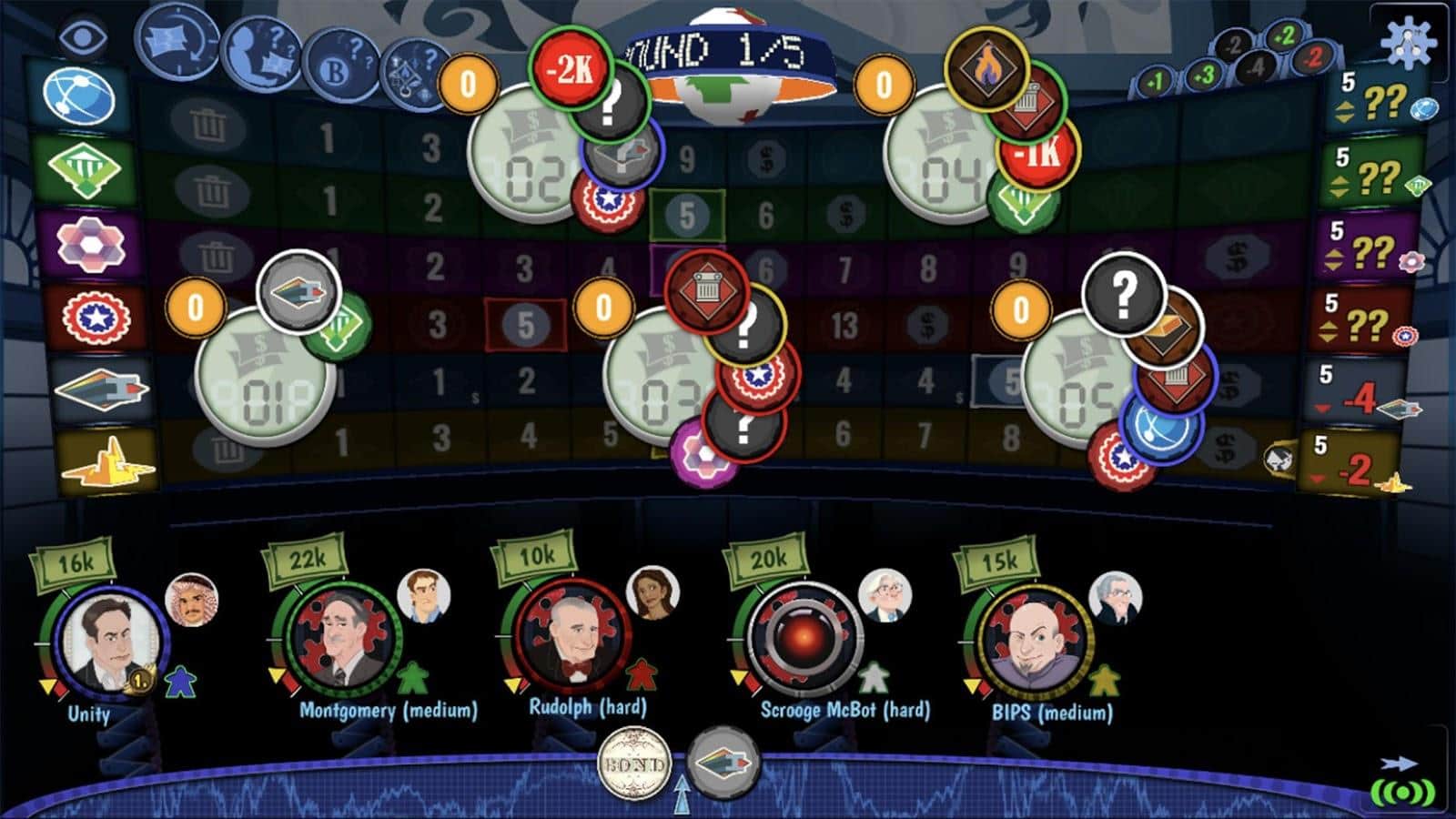Screen dimensions: 1456x819
Task: Choose the bullet train card in hand
Action: tap(723, 761)
